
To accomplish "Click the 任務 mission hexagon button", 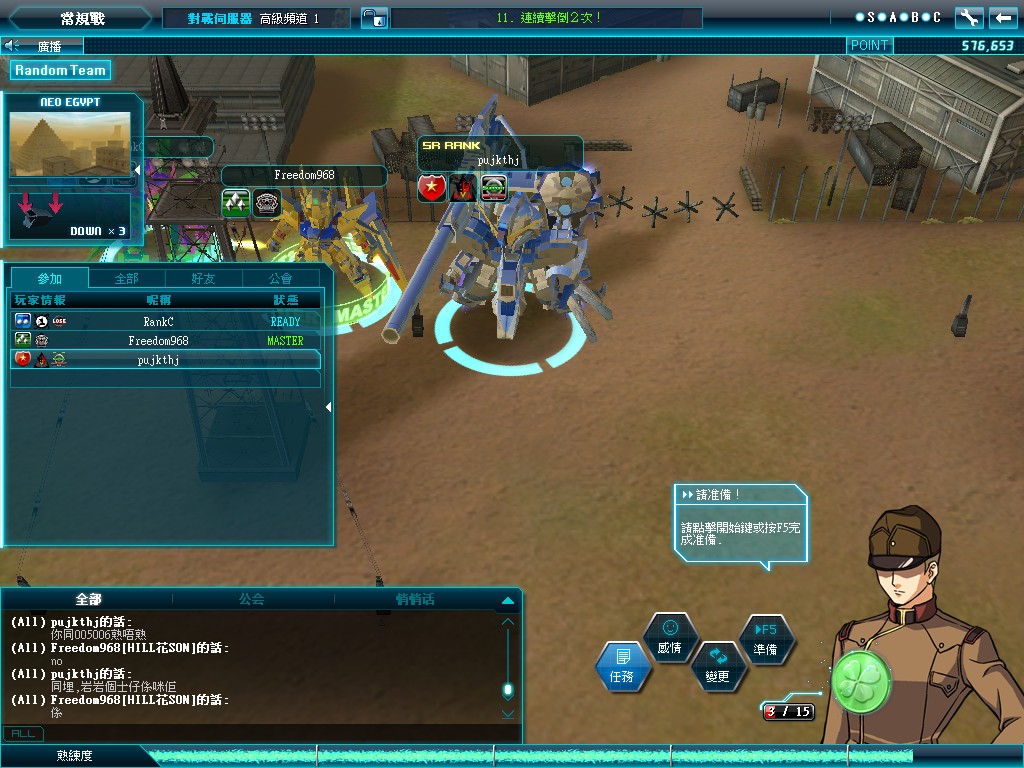I will click(622, 667).
